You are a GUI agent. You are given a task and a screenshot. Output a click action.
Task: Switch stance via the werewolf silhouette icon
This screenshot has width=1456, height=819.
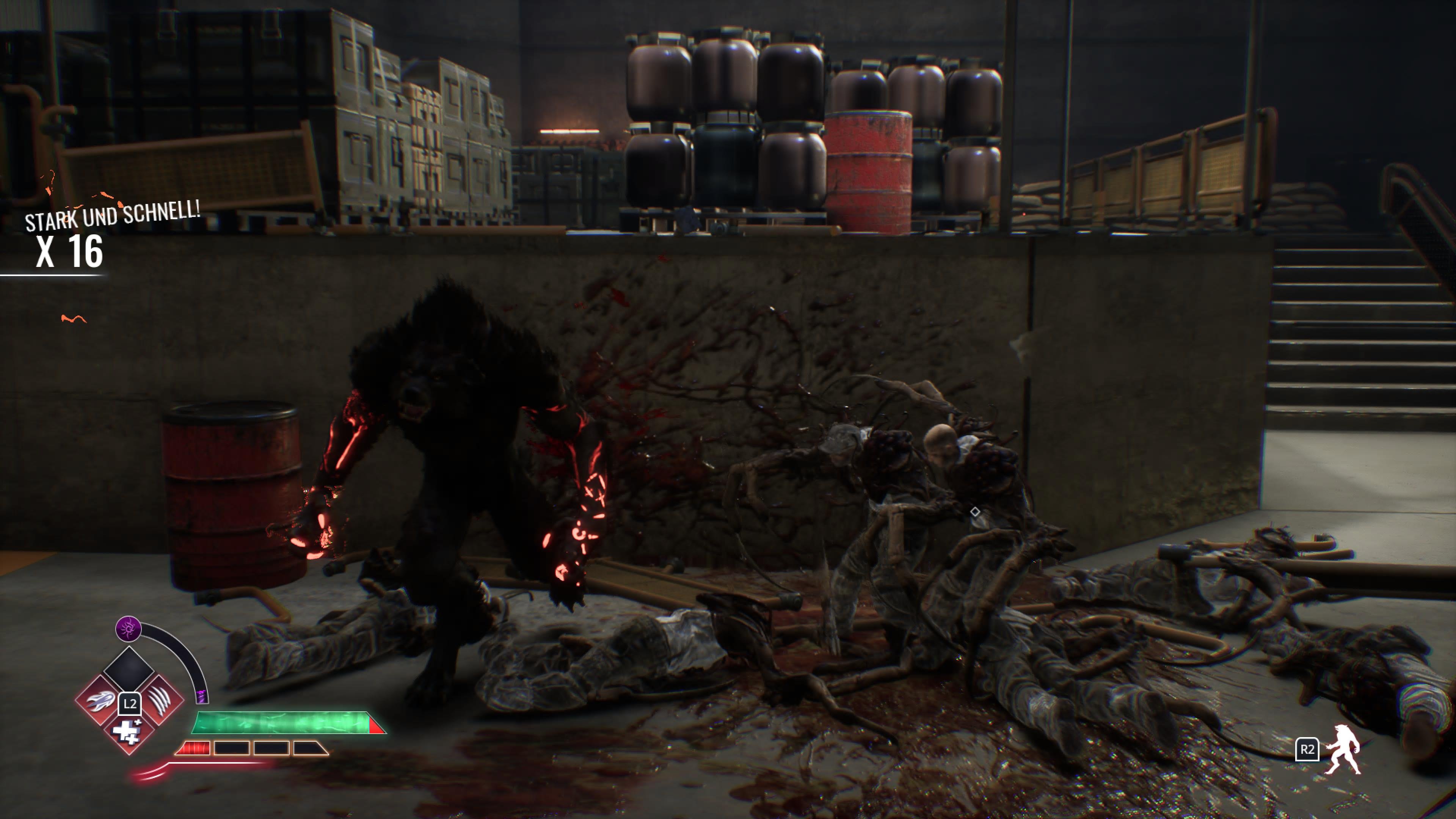(1344, 749)
